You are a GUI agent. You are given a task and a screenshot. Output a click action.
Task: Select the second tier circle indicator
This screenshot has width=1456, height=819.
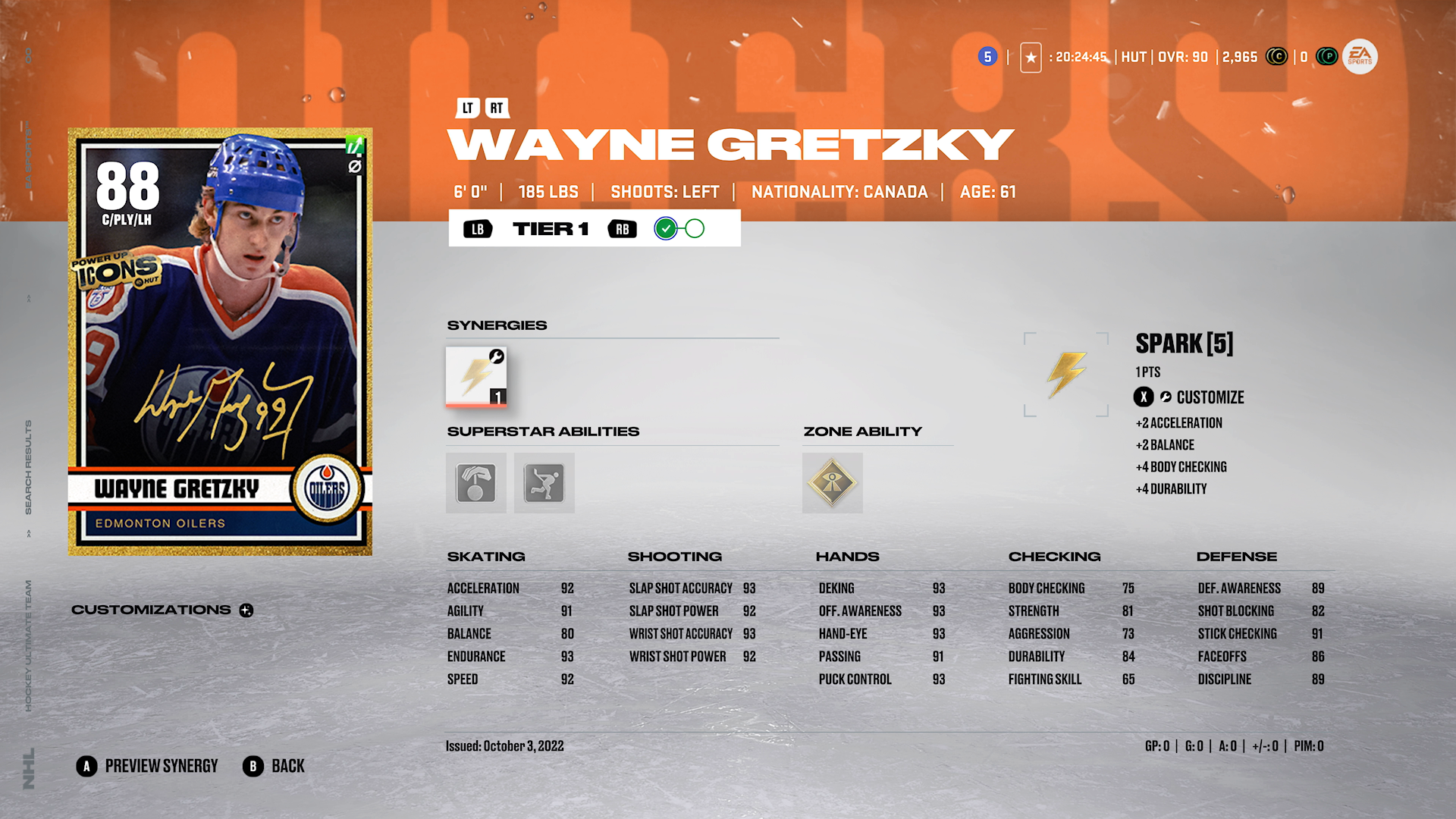(x=695, y=228)
